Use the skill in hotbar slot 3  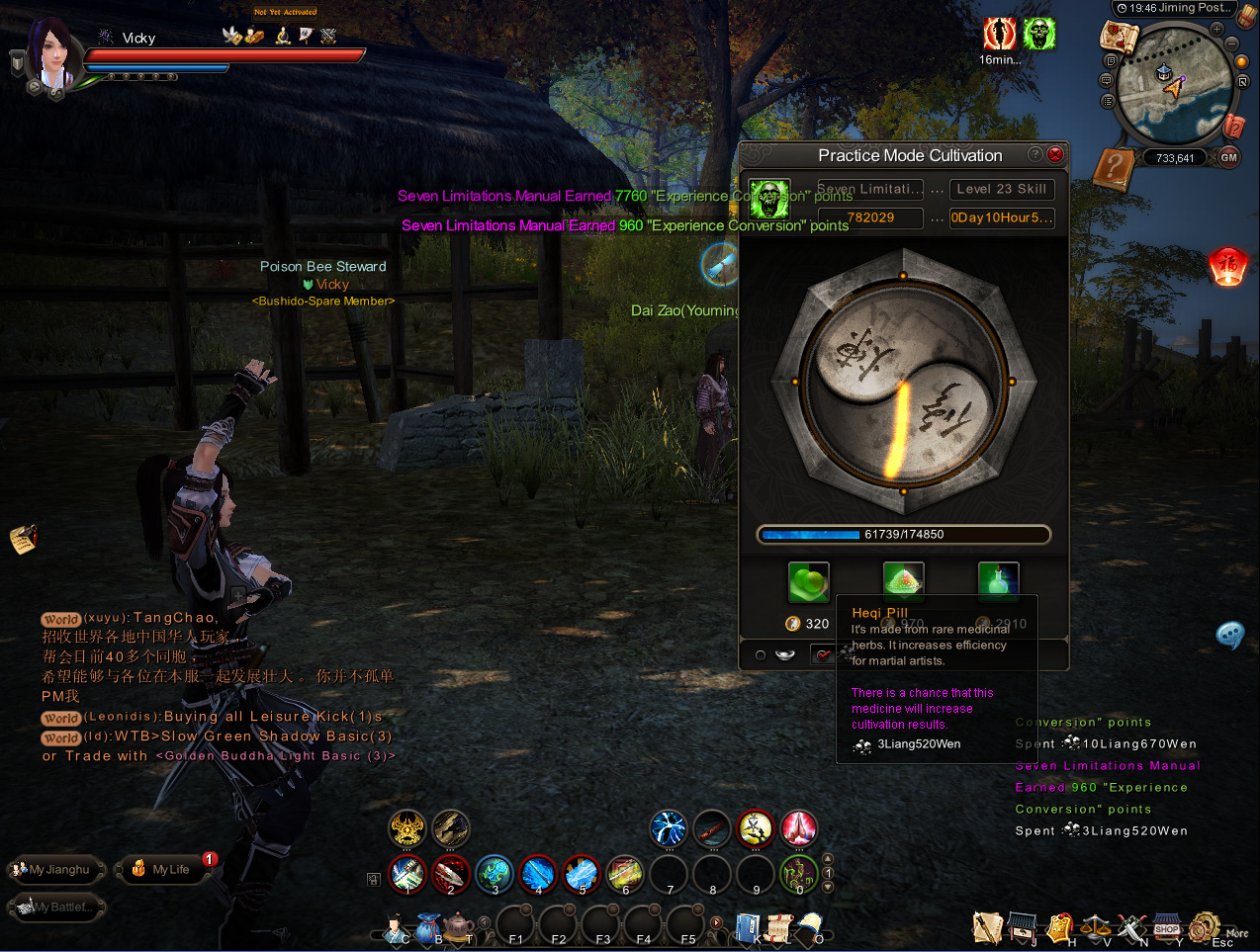[x=494, y=874]
